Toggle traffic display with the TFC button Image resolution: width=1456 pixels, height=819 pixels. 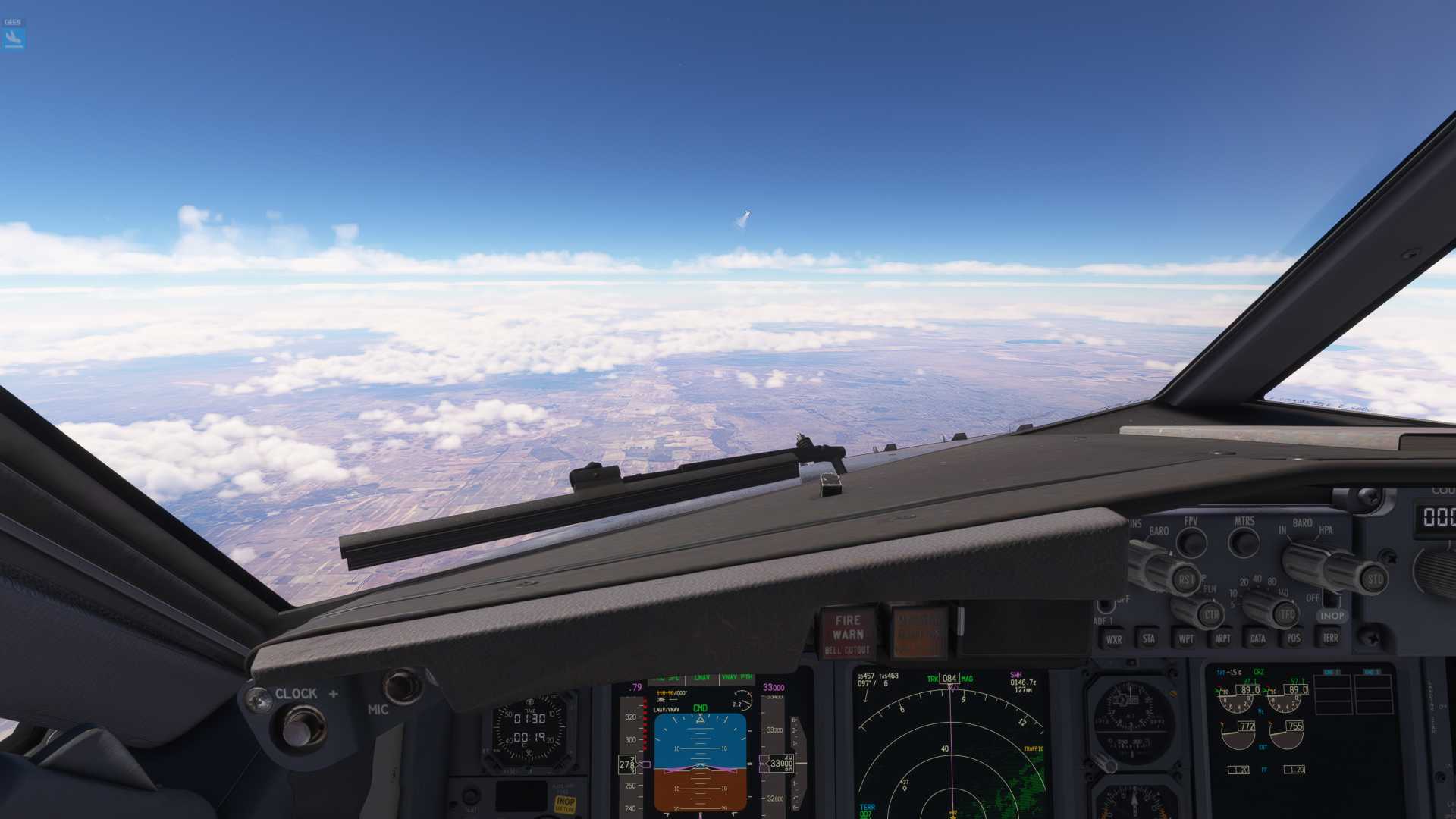(x=1286, y=614)
